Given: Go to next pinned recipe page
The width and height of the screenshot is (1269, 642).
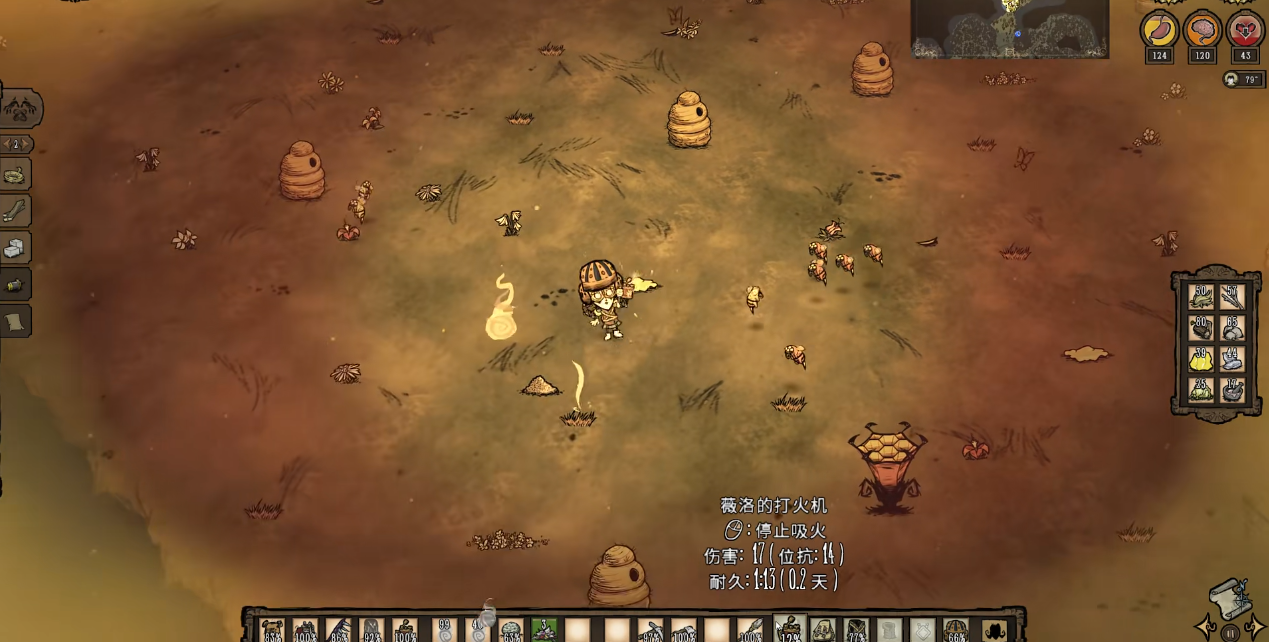Looking at the screenshot, I should coord(27,144).
